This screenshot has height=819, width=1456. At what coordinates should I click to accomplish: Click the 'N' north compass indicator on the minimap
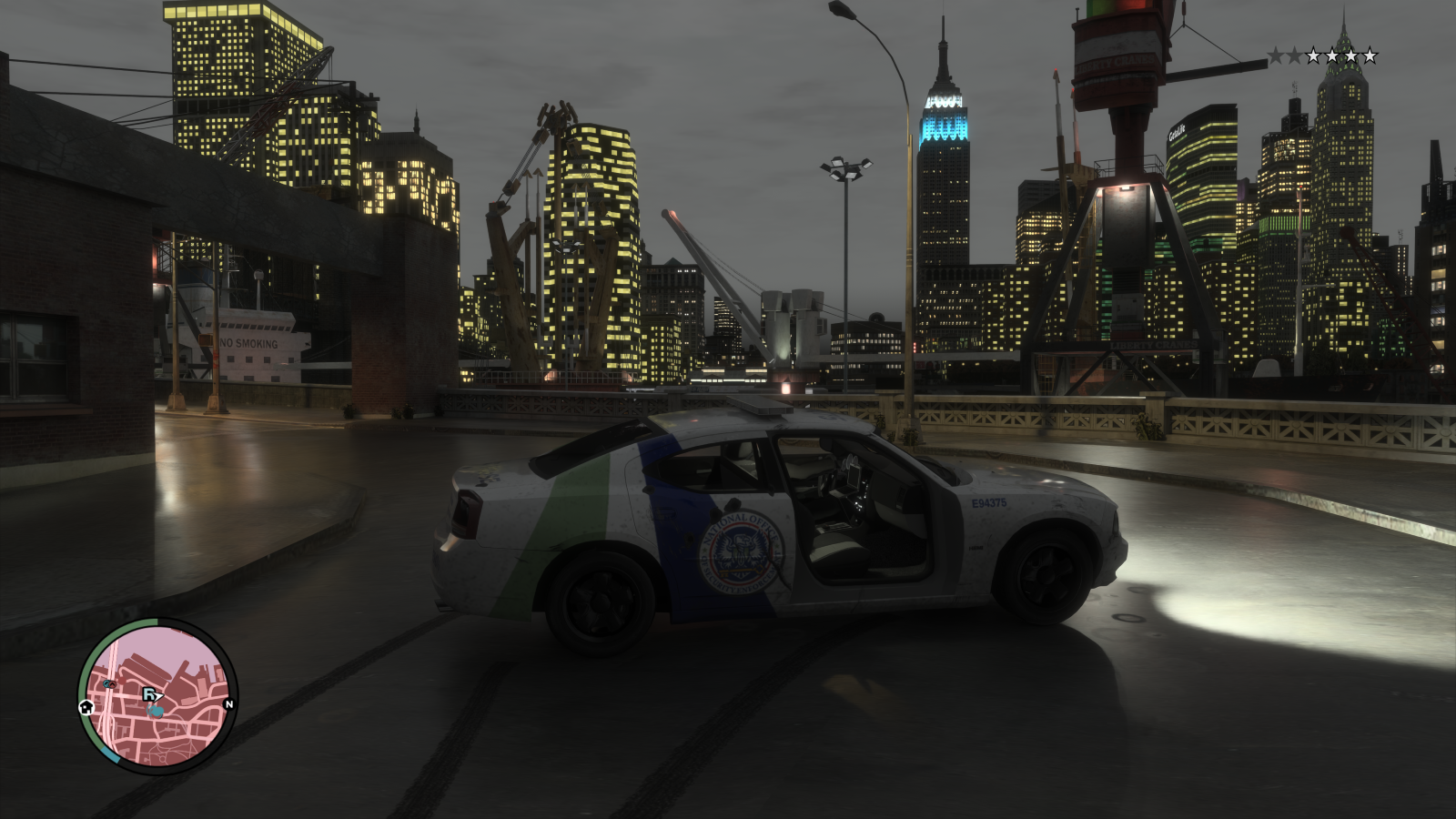(x=229, y=704)
